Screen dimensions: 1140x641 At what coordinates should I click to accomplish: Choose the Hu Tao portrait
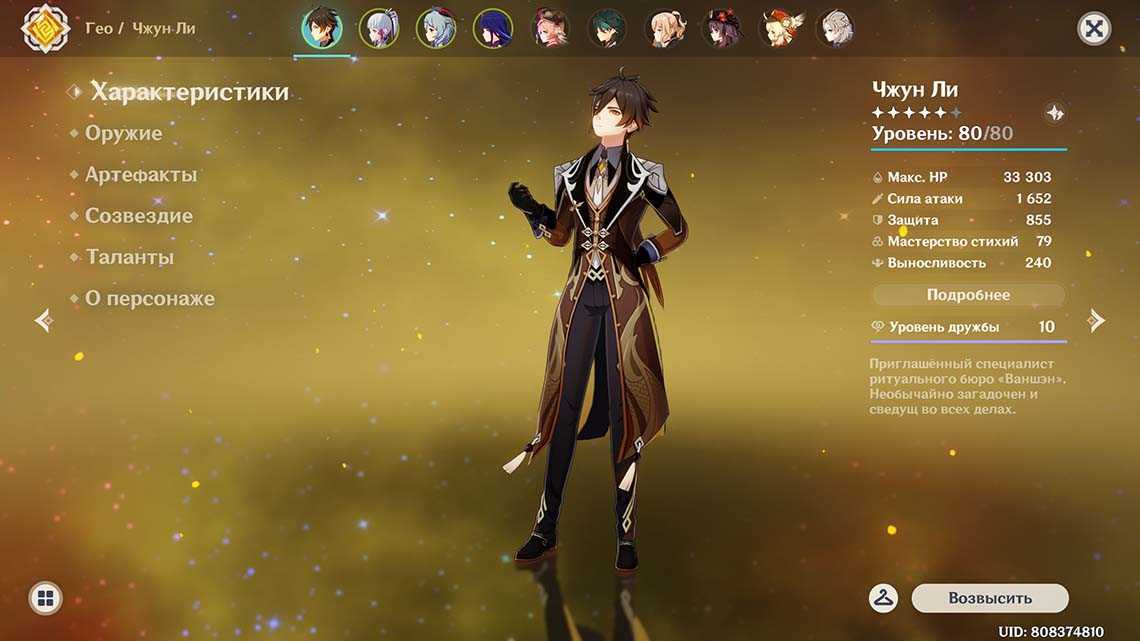[x=720, y=28]
